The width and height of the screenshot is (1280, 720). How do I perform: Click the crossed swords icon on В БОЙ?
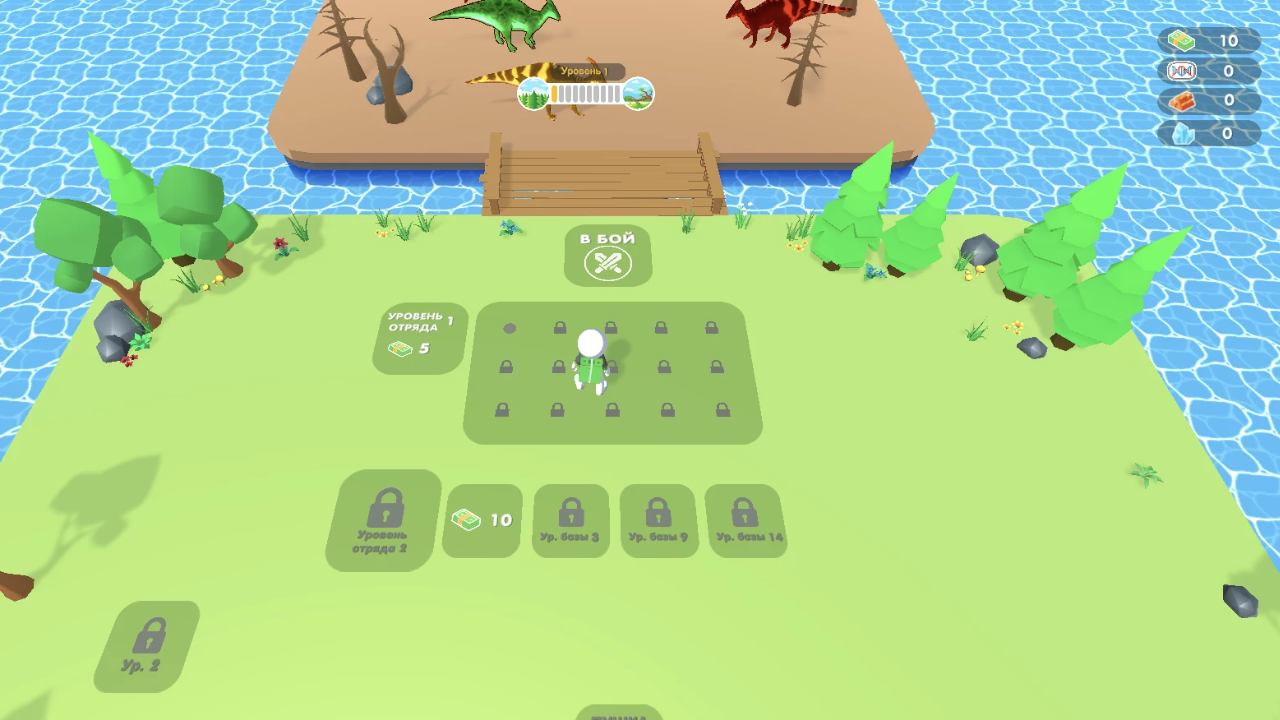click(608, 264)
